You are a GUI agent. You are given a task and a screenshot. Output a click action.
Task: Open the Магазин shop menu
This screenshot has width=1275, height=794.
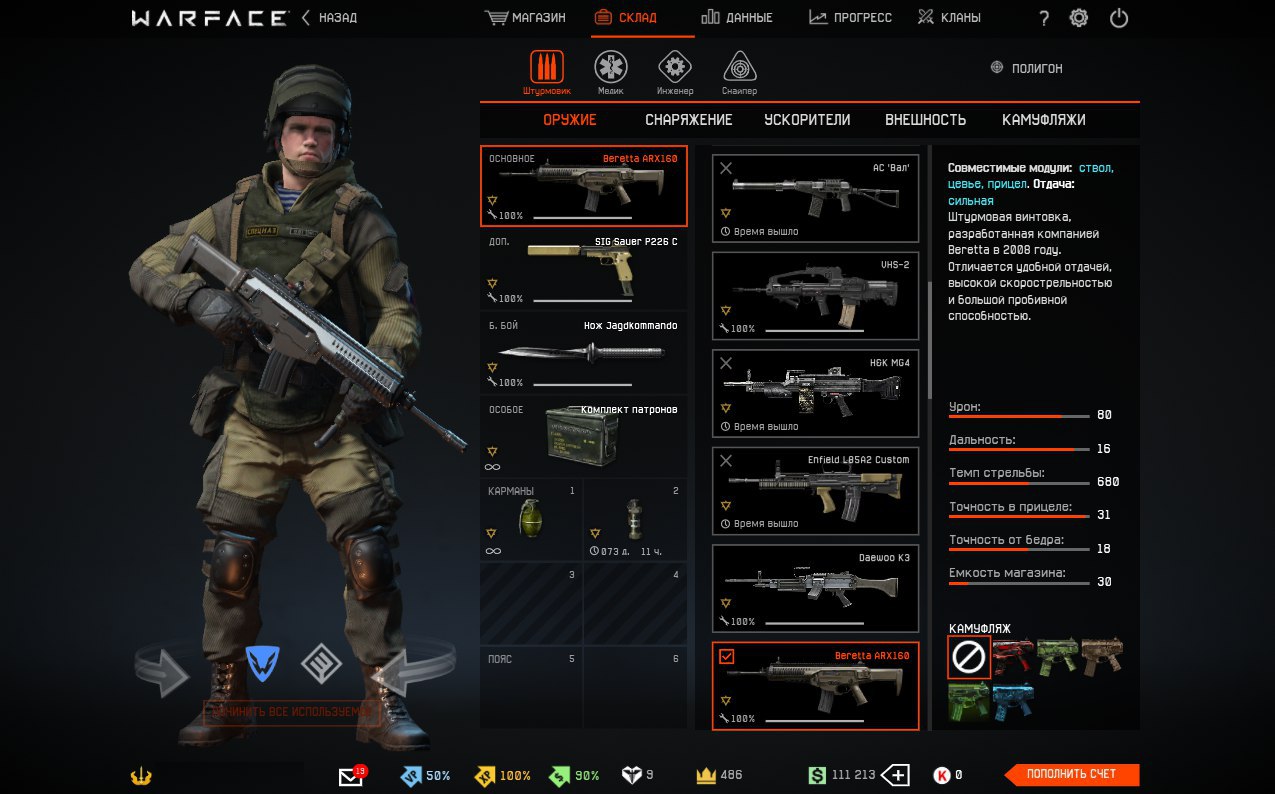coord(525,18)
